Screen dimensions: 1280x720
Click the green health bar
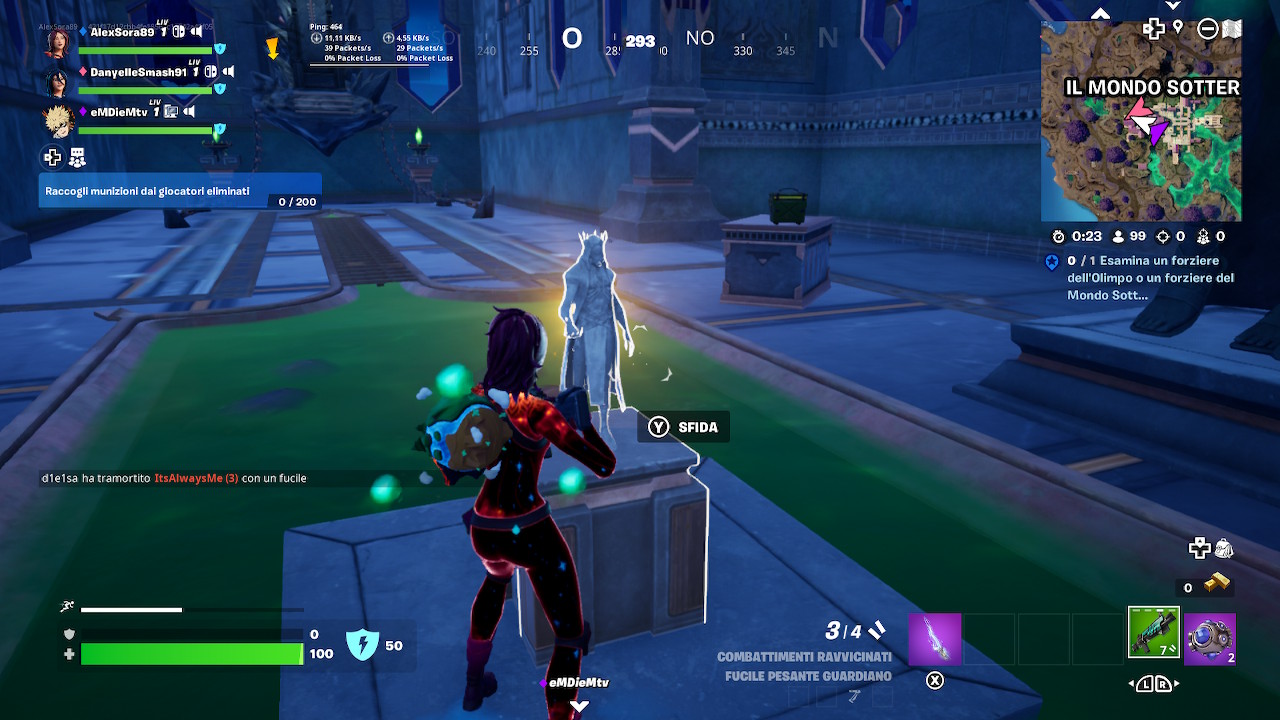tap(190, 654)
